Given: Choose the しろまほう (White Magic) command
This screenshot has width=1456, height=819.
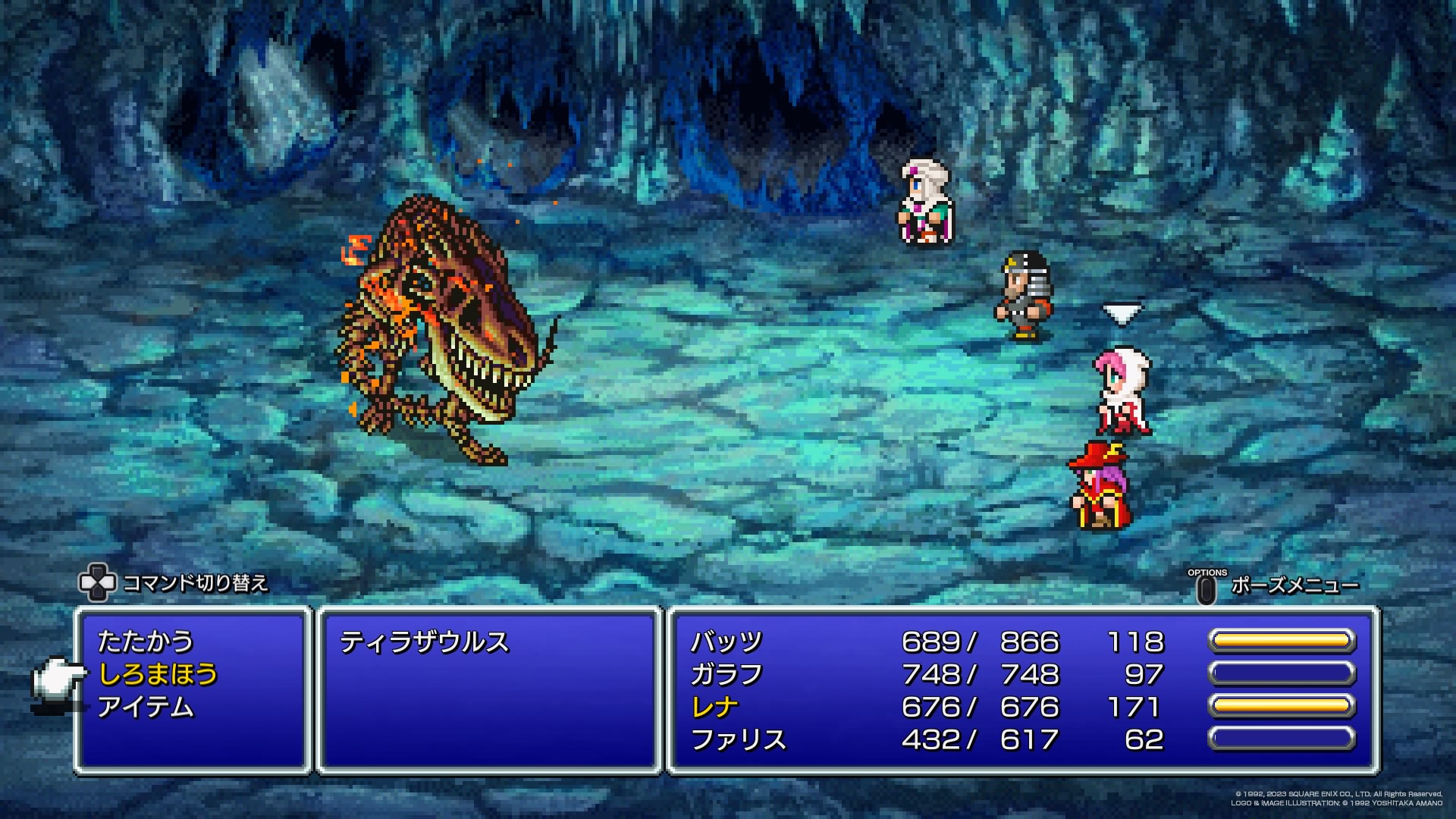Looking at the screenshot, I should pyautogui.click(x=158, y=674).
